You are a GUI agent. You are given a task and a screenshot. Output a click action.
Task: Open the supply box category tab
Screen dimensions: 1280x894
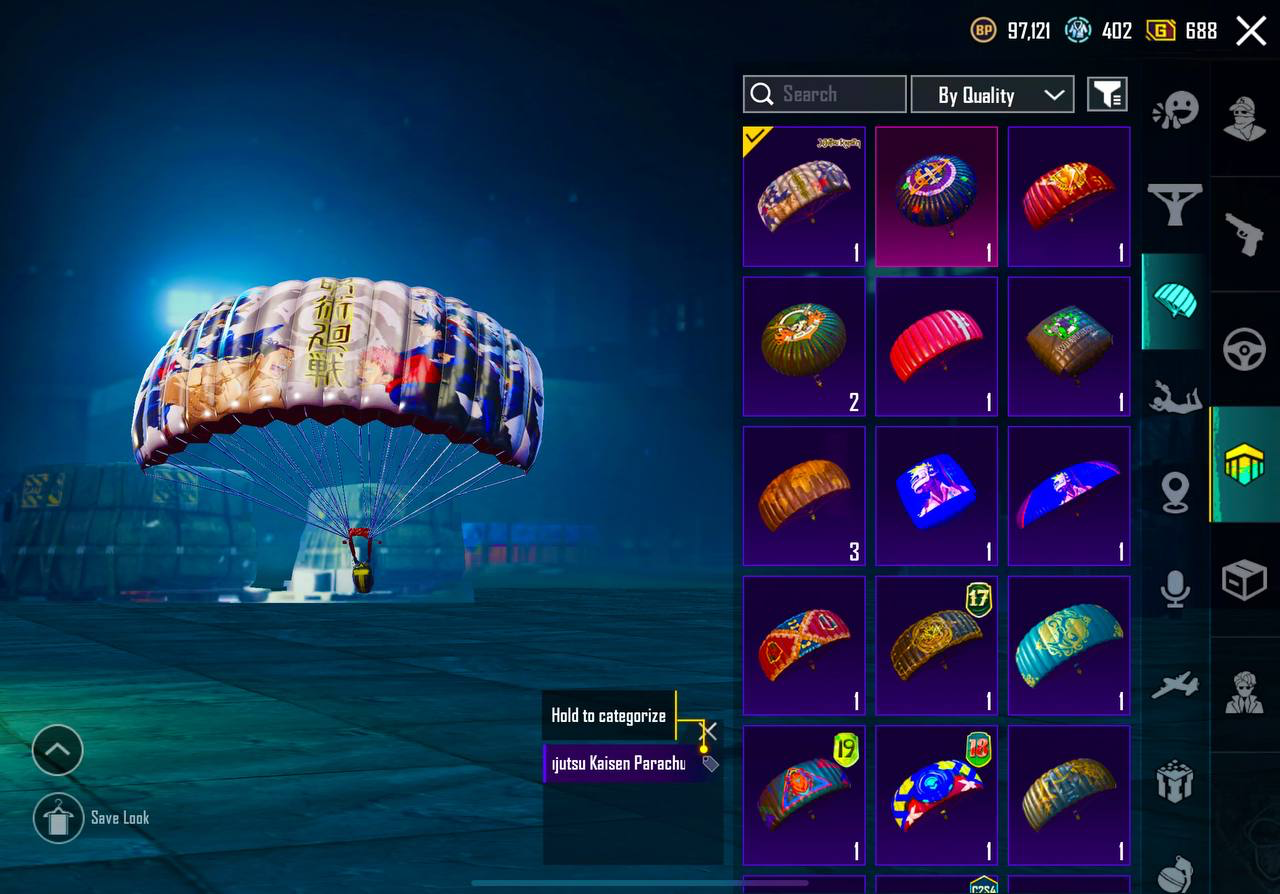point(1245,580)
